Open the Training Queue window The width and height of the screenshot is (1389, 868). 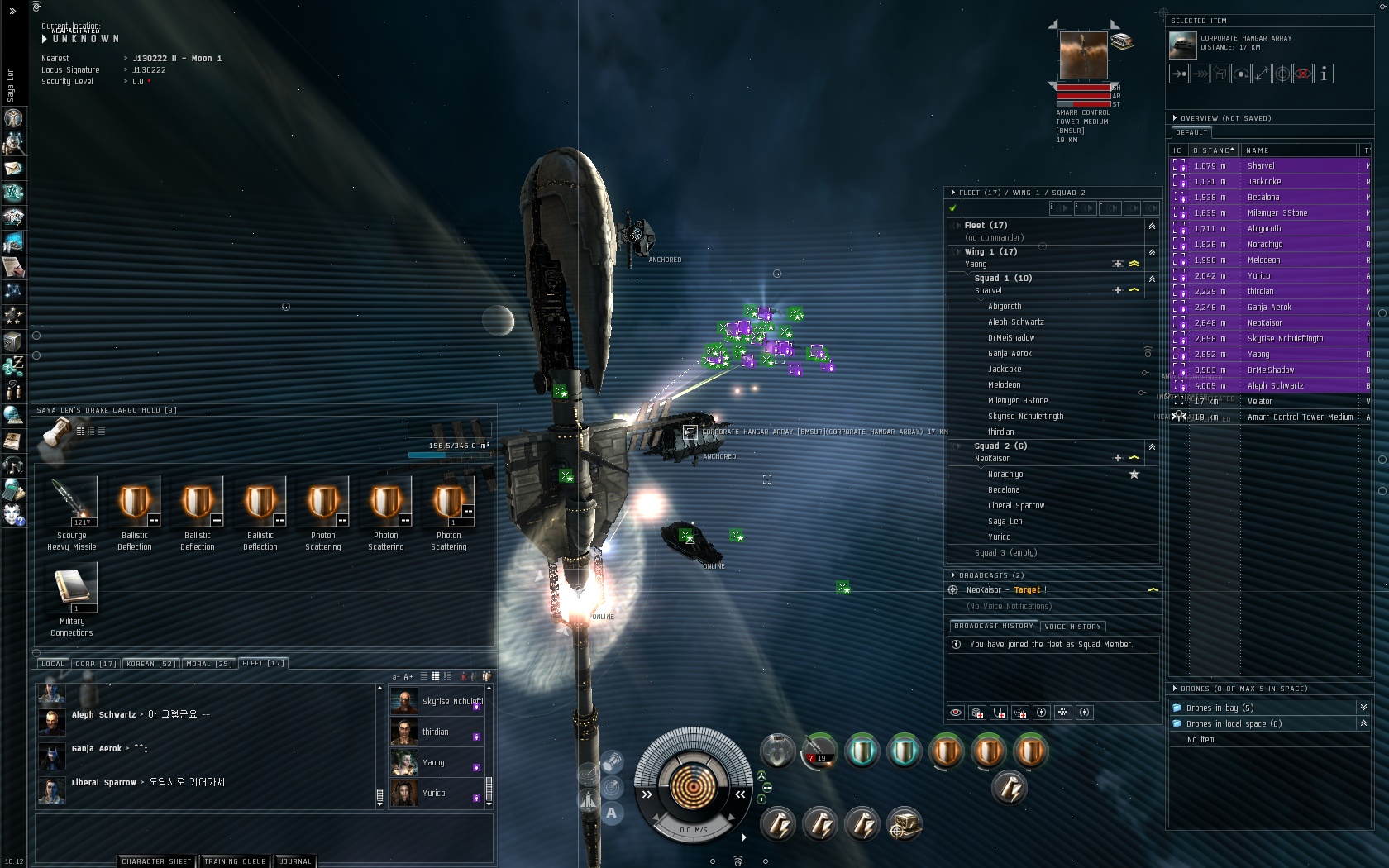pyautogui.click(x=235, y=861)
